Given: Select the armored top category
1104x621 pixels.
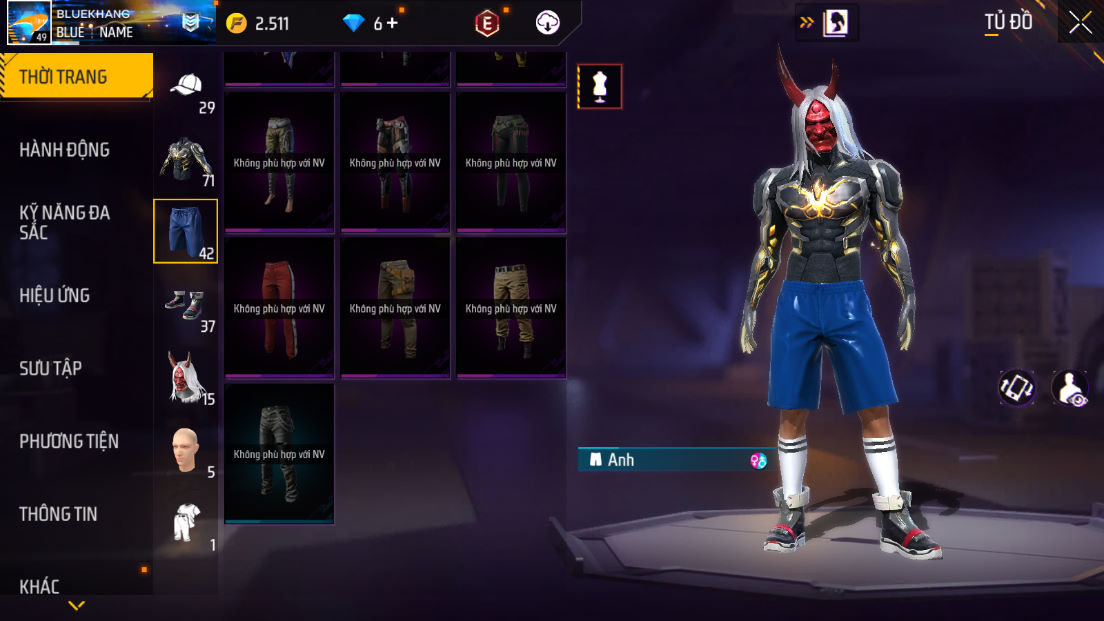Looking at the screenshot, I should coord(186,158).
